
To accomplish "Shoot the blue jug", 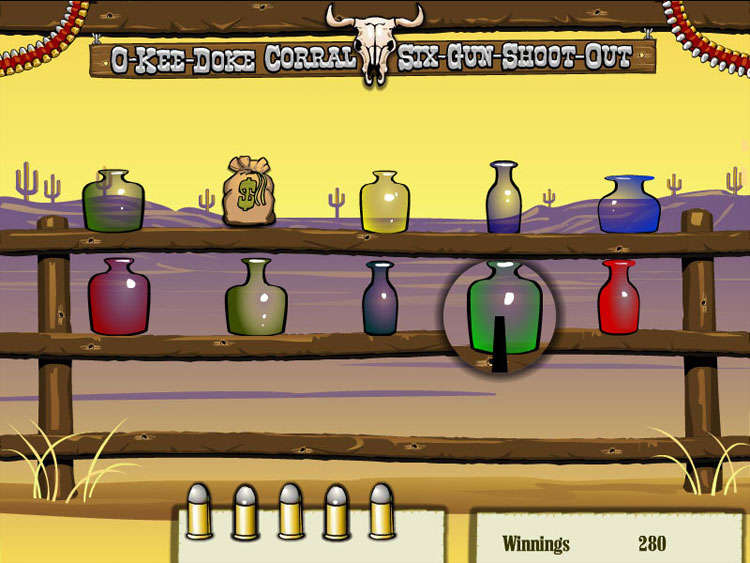I will (x=629, y=205).
